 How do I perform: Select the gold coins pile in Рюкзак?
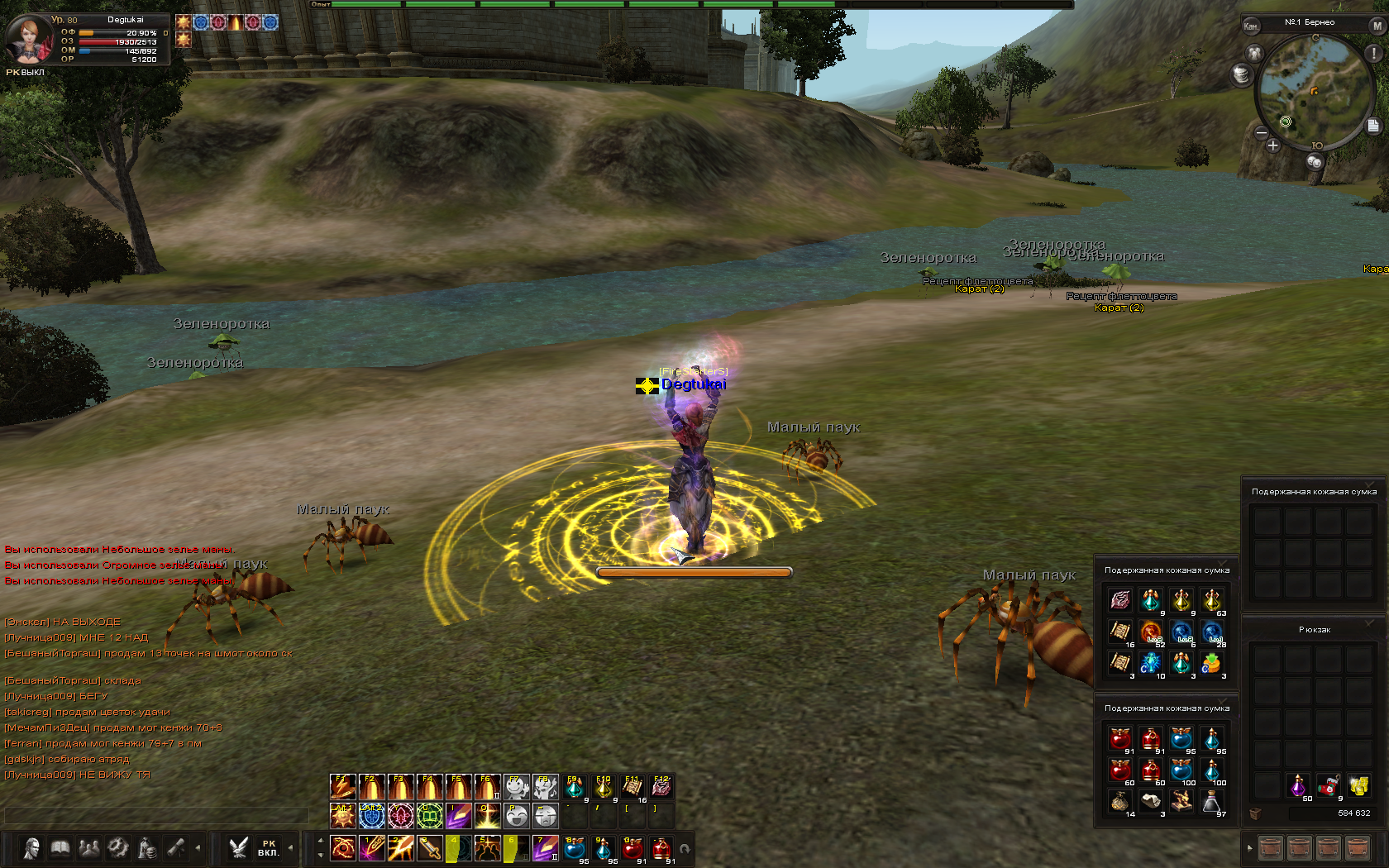coord(1358,785)
